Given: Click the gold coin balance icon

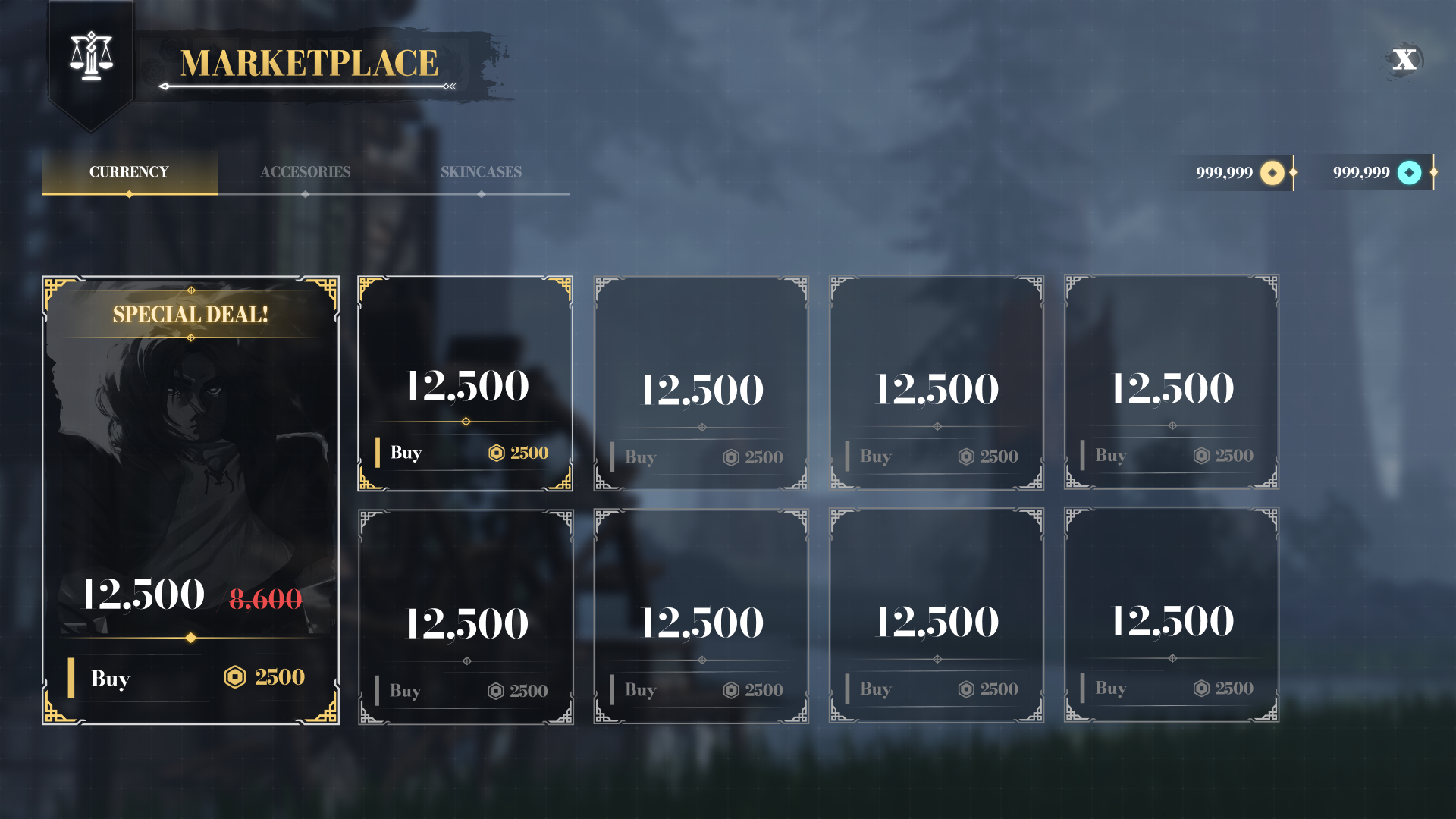Looking at the screenshot, I should coord(1272,173).
